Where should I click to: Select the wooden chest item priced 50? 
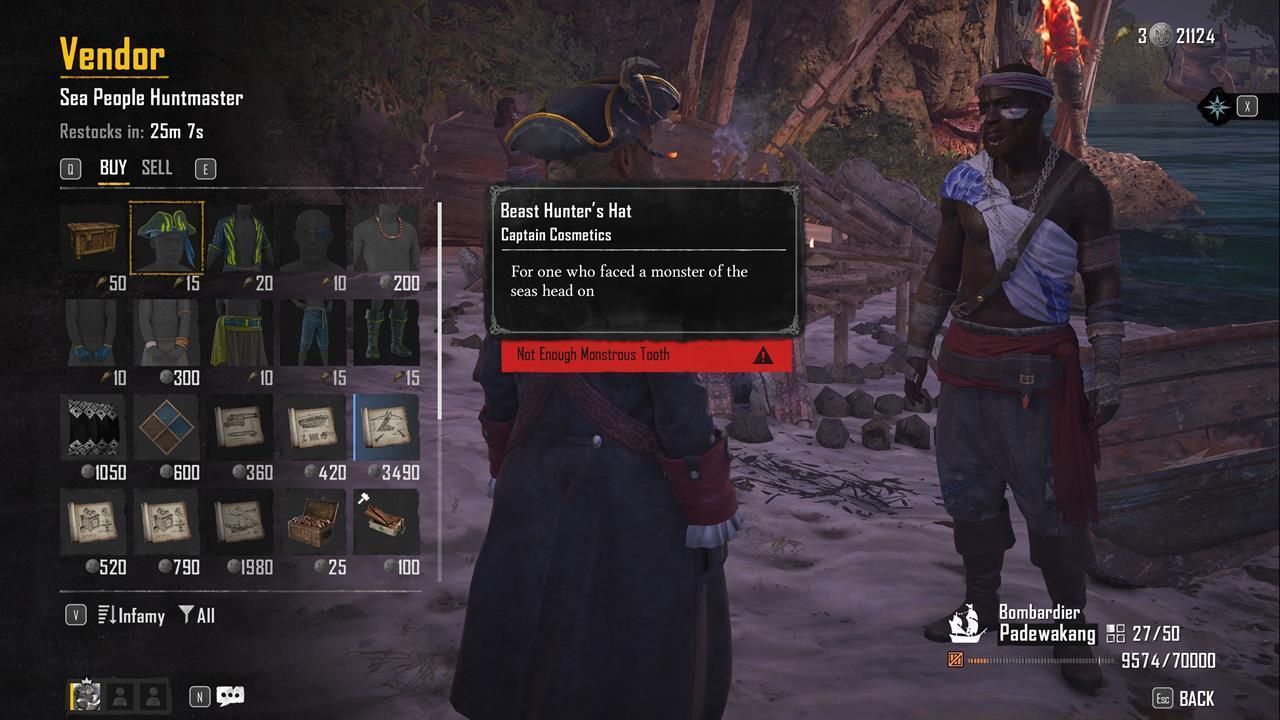point(93,237)
